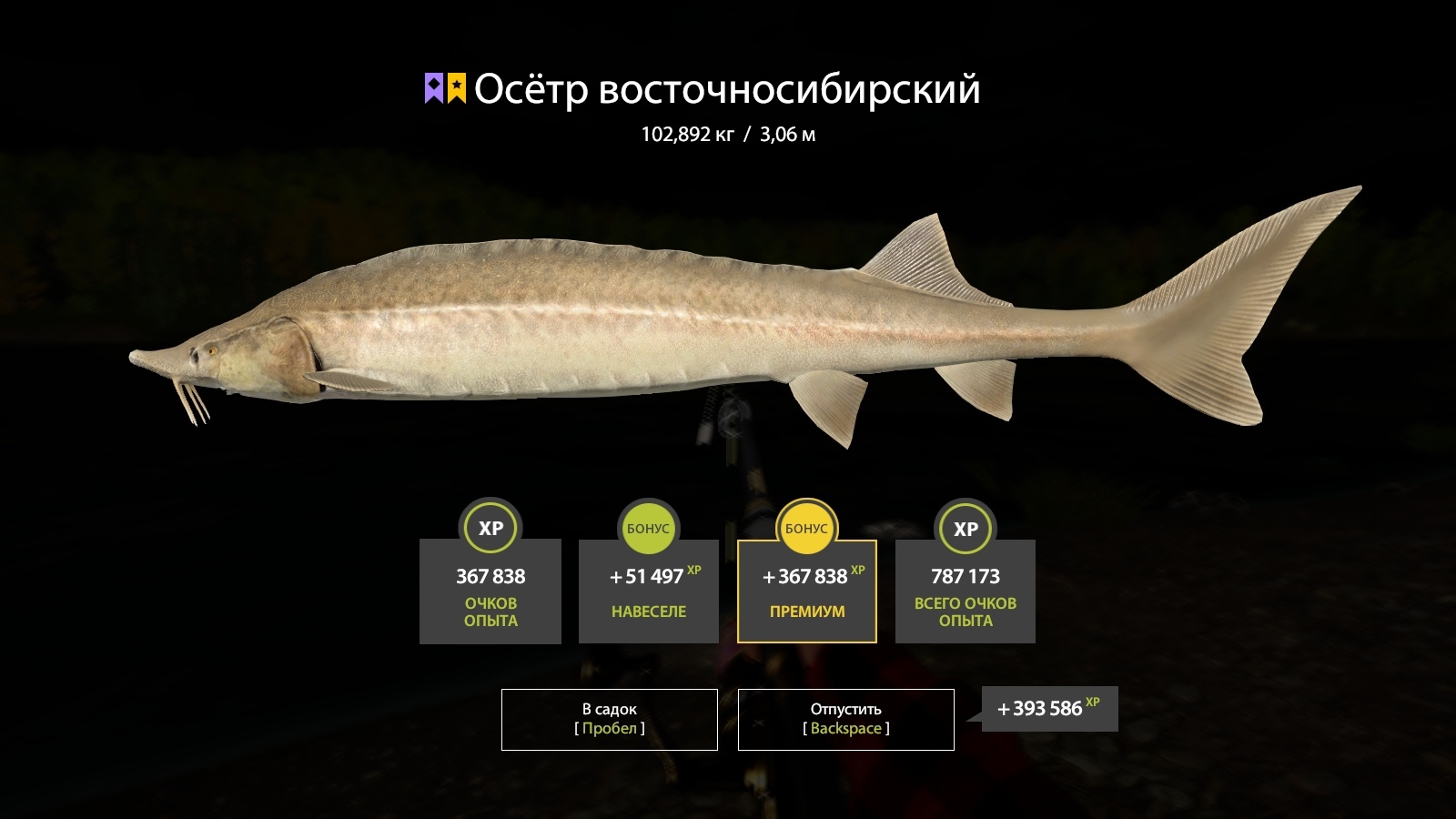Click the "[ Пробел ]" key hint label
Image resolution: width=1456 pixels, height=819 pixels.
[608, 728]
